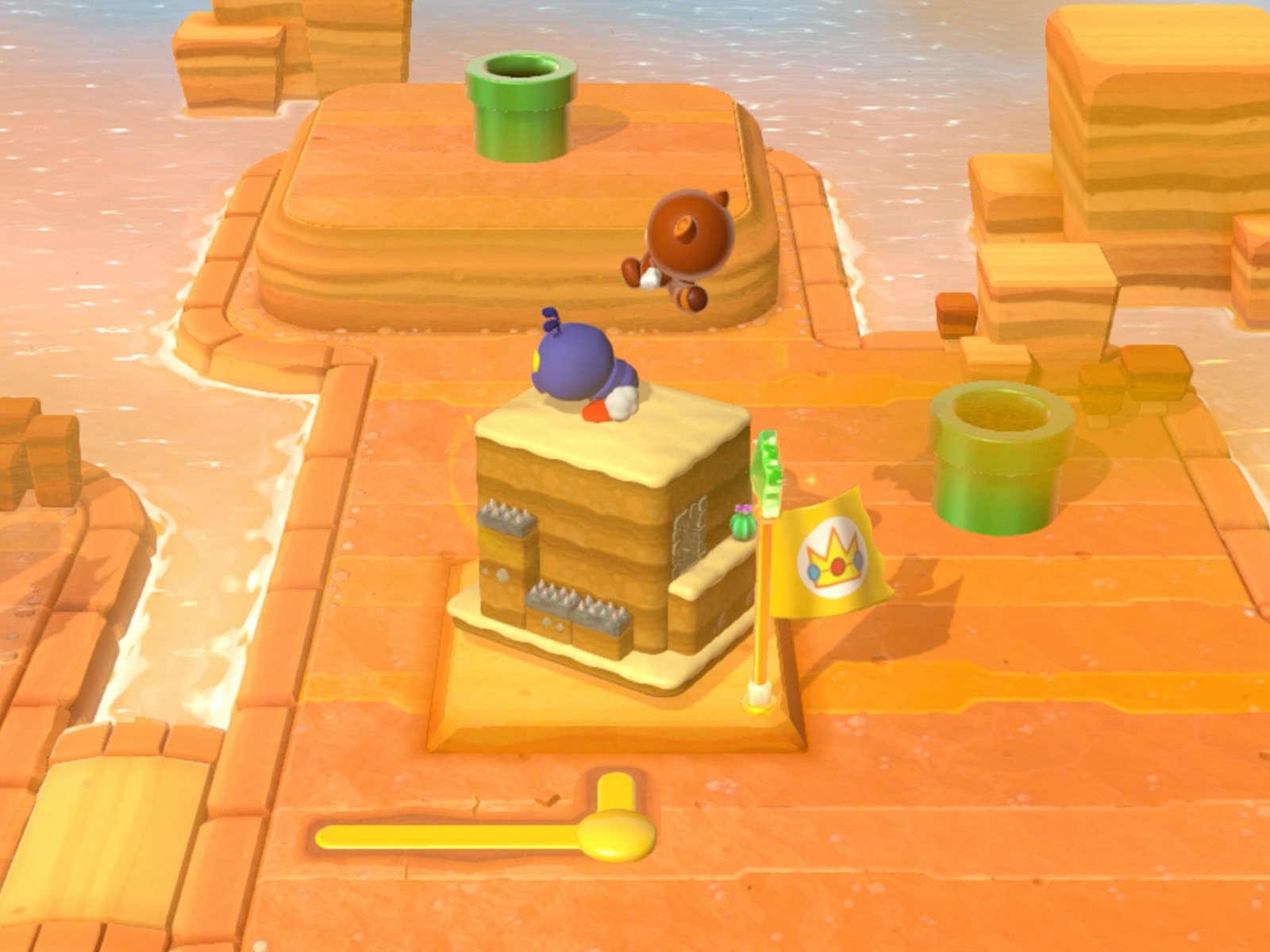Image resolution: width=1270 pixels, height=952 pixels.
Task: Toggle the tiny flower on the sand tower ledge
Action: point(744,508)
